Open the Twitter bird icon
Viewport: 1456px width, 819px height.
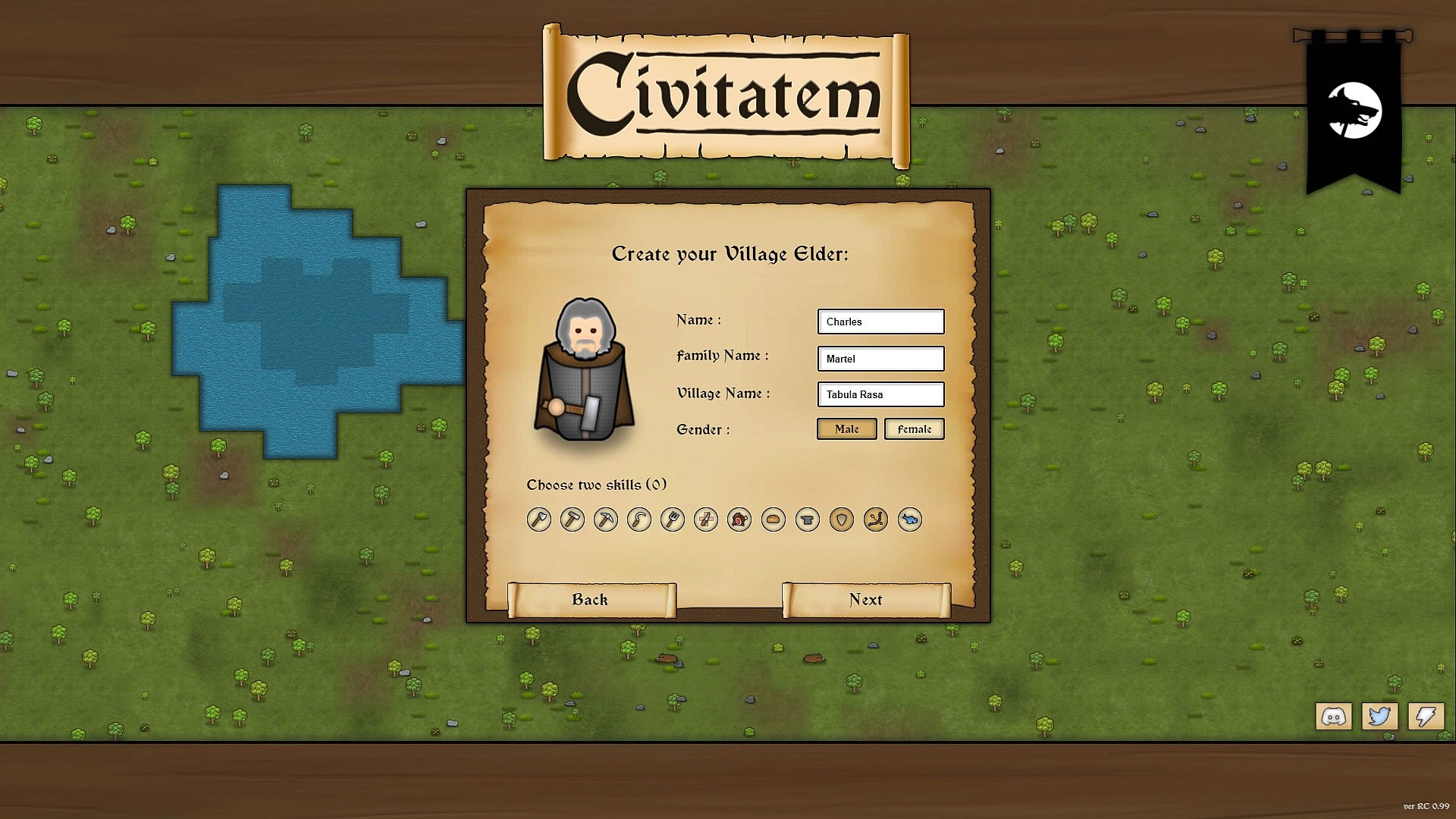[1380, 716]
